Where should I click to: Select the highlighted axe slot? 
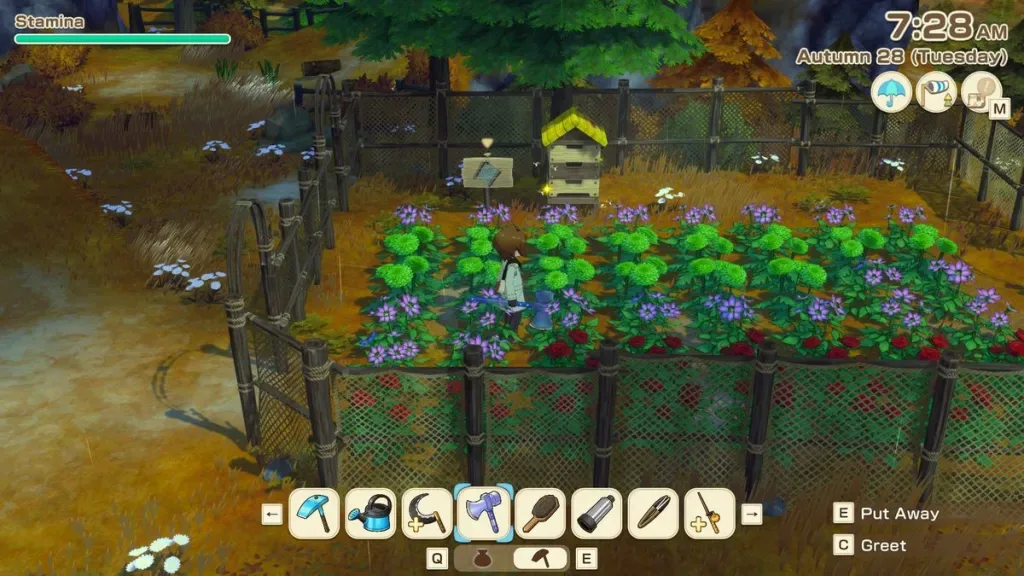point(484,514)
